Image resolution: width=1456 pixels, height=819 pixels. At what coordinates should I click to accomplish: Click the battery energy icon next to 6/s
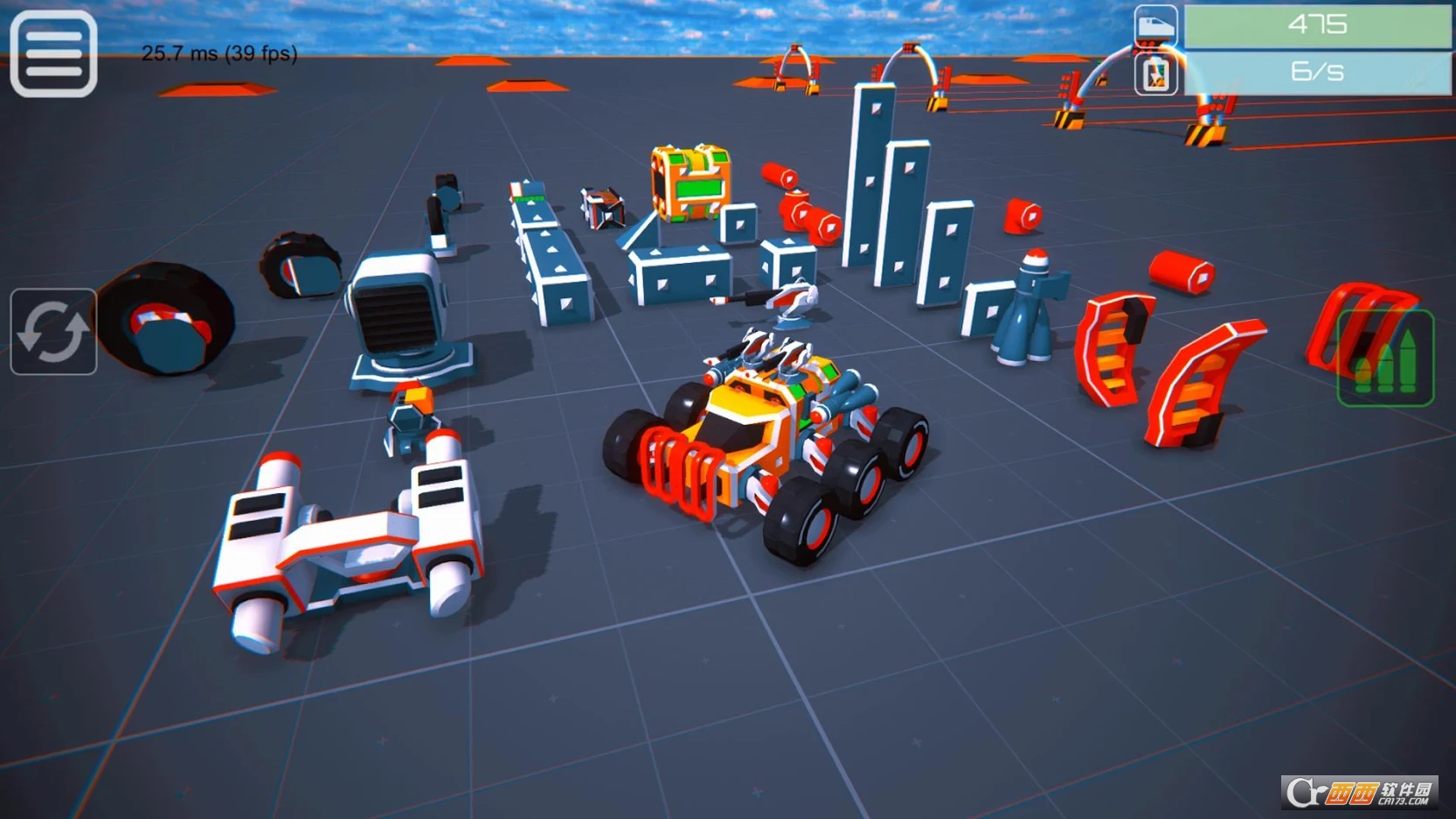point(1154,75)
